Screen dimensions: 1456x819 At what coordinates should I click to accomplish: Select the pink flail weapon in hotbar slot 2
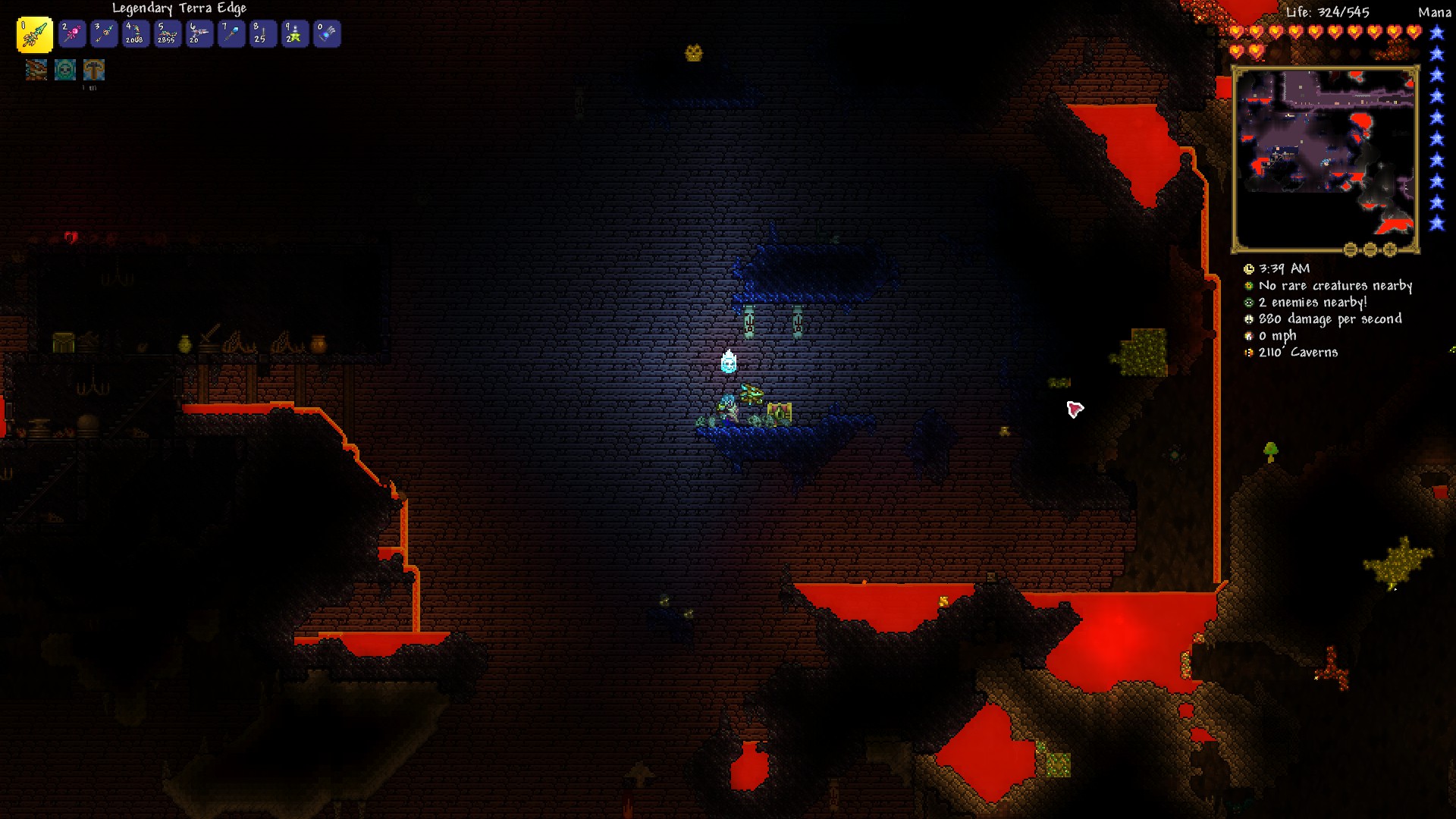tap(72, 33)
